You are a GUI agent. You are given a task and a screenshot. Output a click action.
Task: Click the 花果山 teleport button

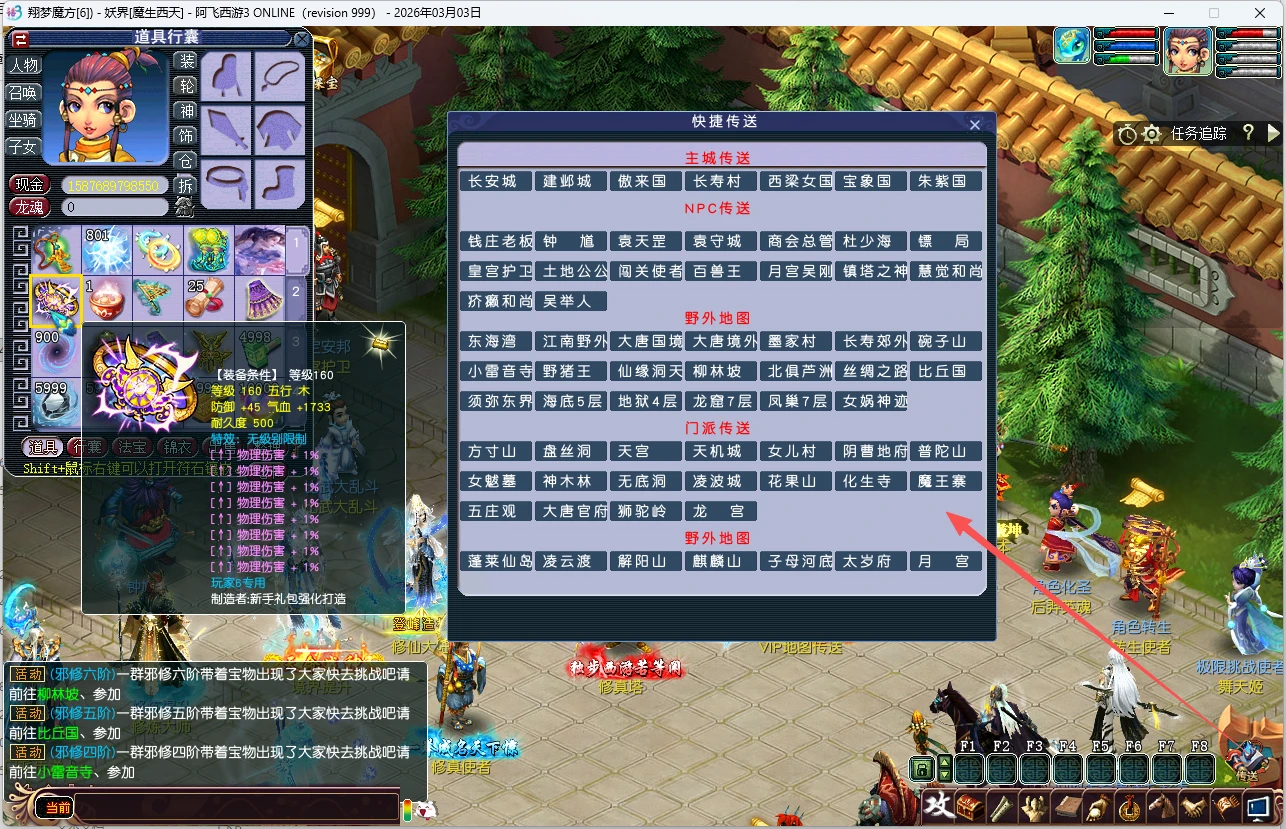[x=796, y=481]
